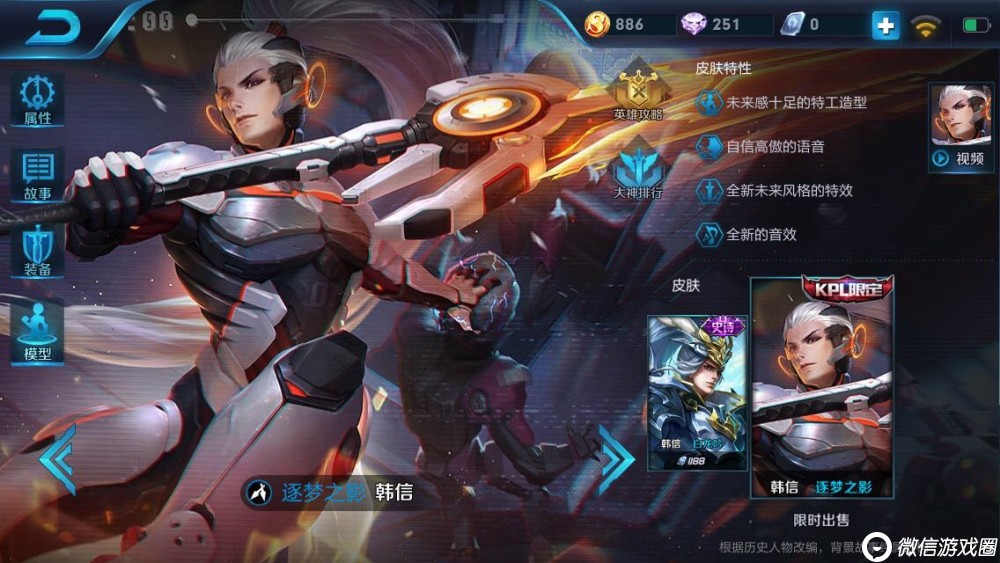Open 英雄攻略 hero guide
1000x563 pixels.
coord(638,92)
